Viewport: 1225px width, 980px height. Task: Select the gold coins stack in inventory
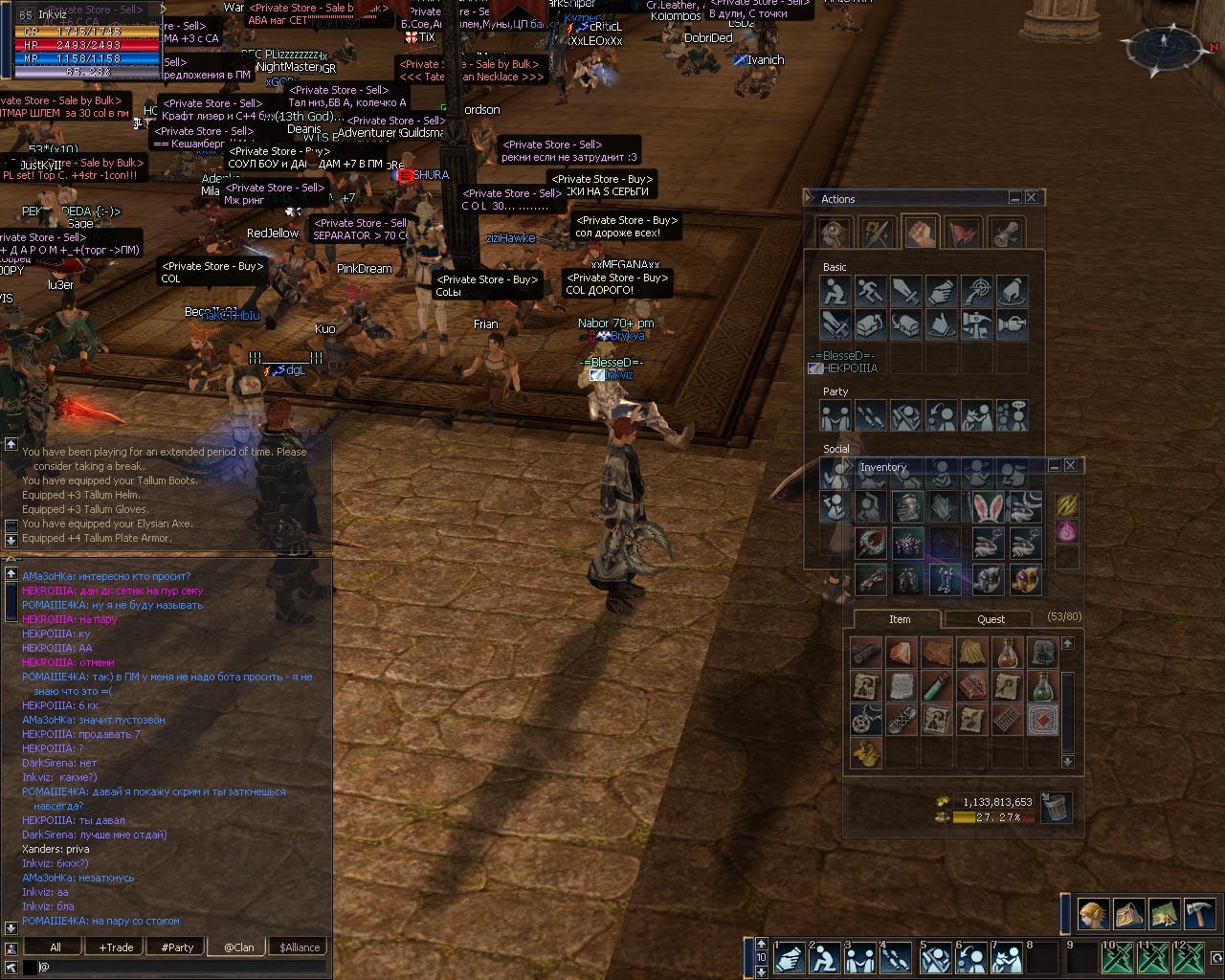[868, 753]
